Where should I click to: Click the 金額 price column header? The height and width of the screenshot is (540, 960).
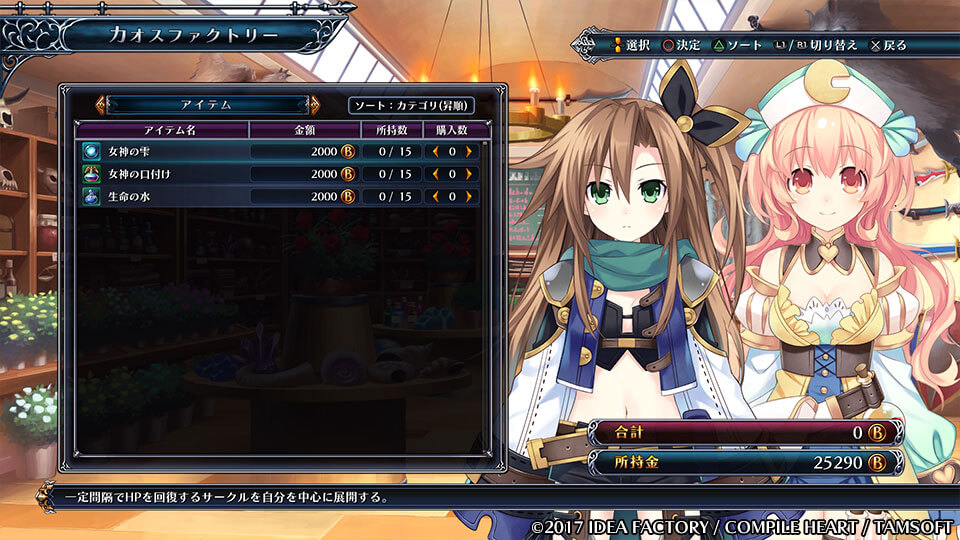[304, 129]
